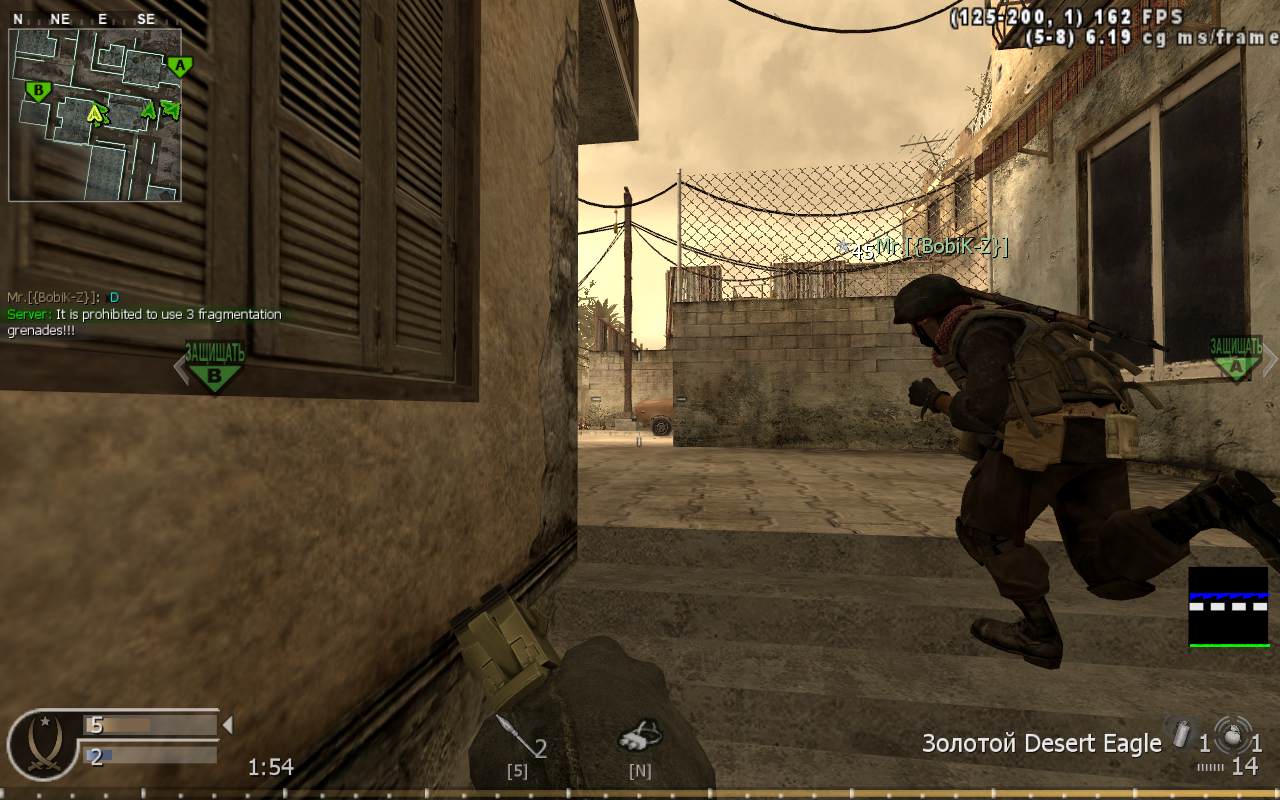Viewport: 1280px width, 800px height.
Task: Click the special grenade icon above [N]
Action: (639, 735)
